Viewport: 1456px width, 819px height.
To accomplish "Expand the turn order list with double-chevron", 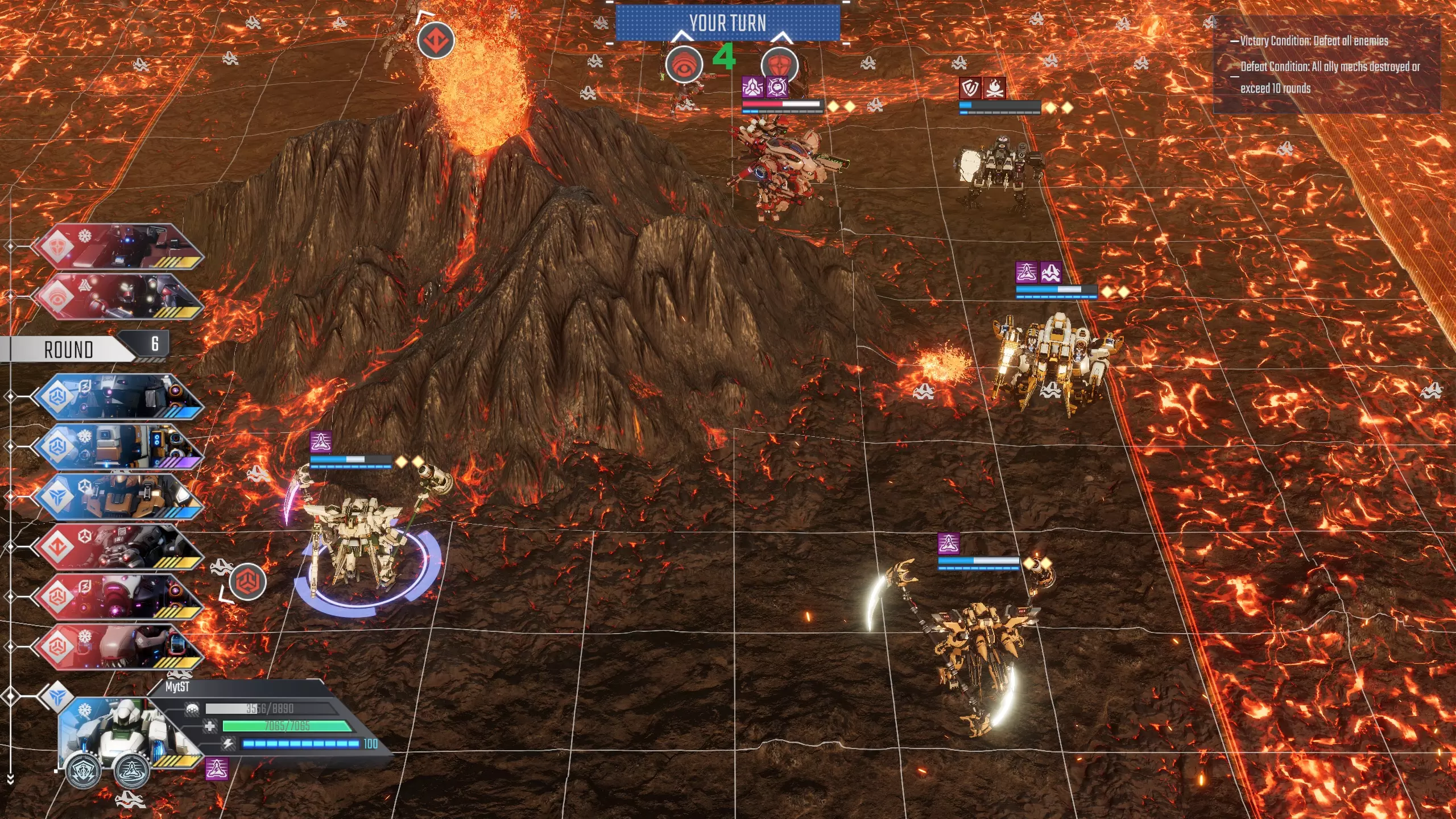I will pos(10,780).
